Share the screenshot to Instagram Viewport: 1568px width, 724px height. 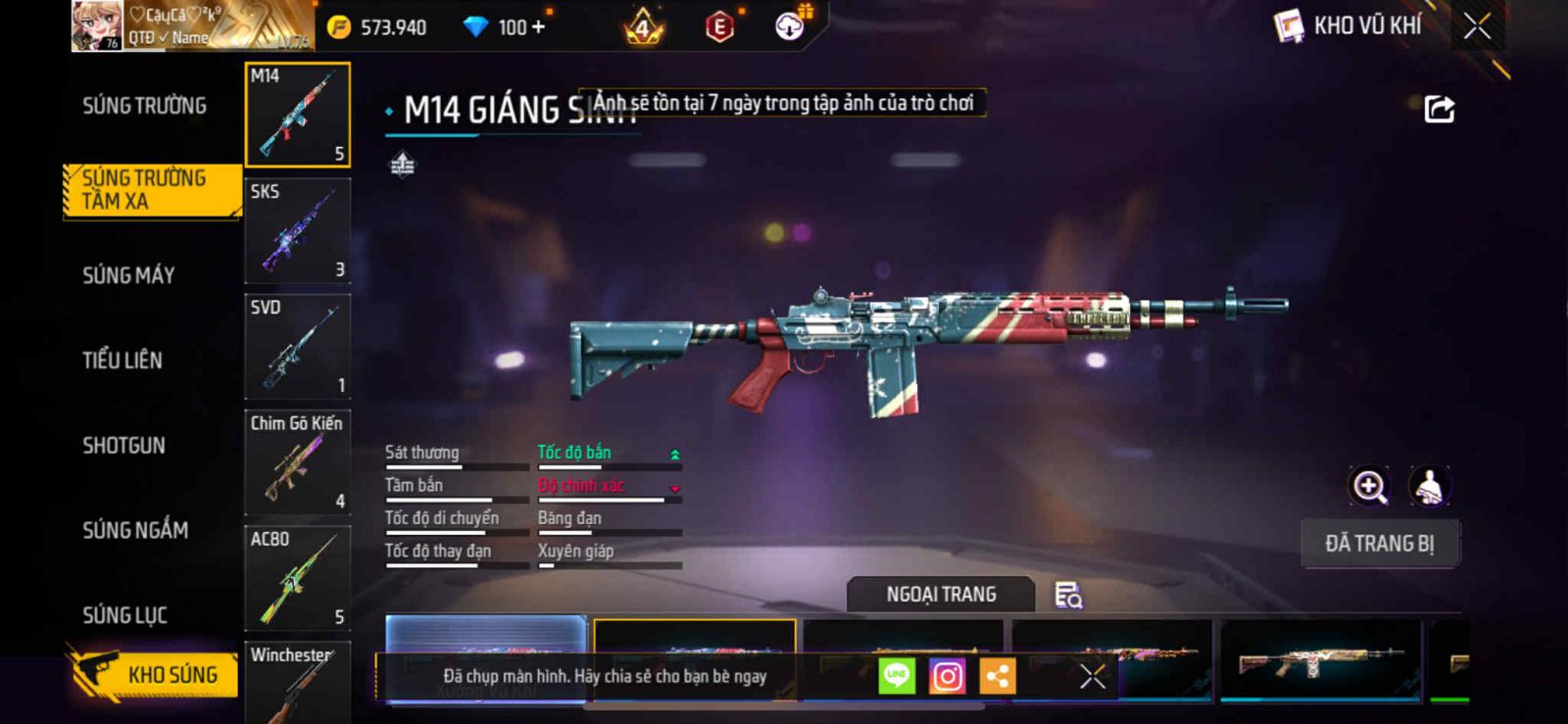coord(947,676)
